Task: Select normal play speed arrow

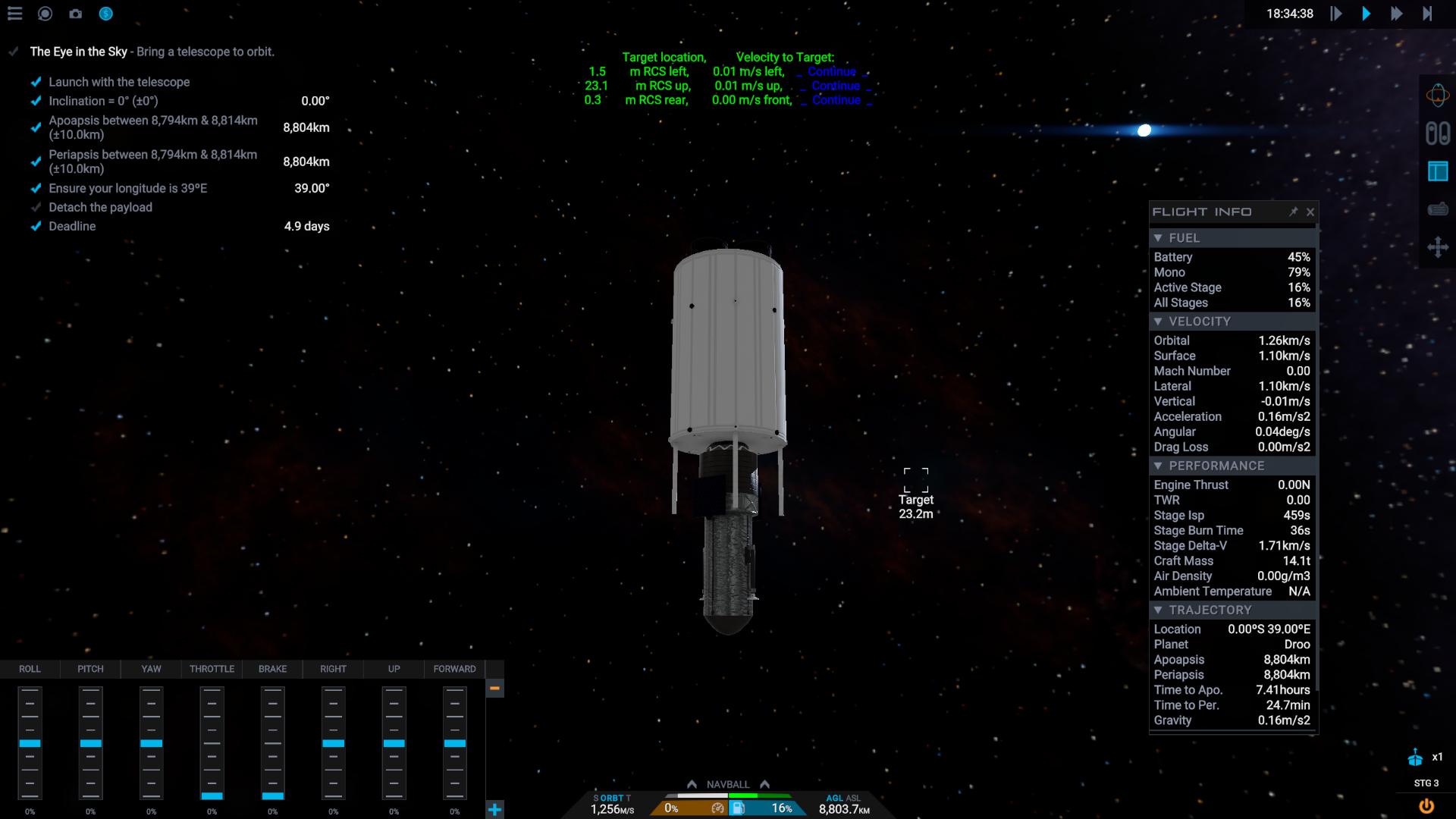Action: pyautogui.click(x=1366, y=14)
